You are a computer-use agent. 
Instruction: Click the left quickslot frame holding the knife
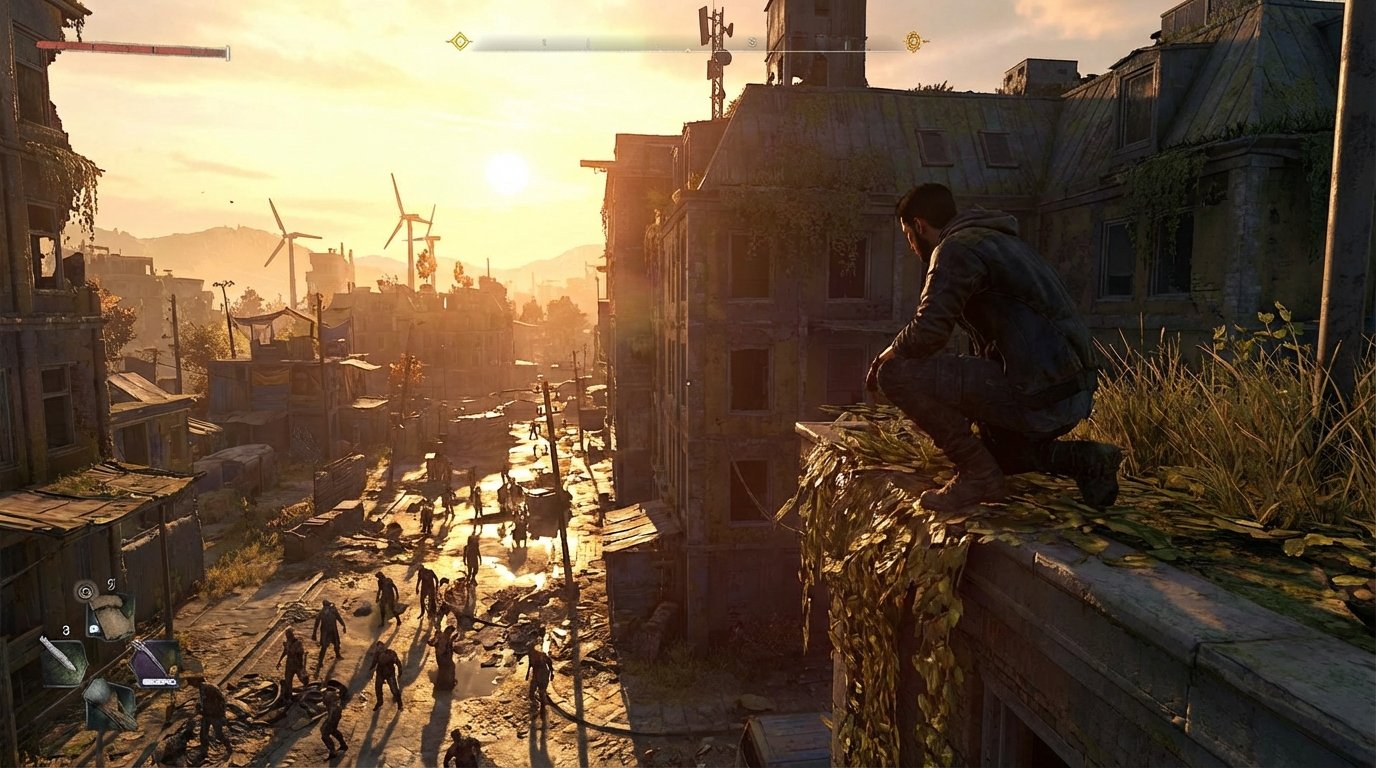(62, 661)
